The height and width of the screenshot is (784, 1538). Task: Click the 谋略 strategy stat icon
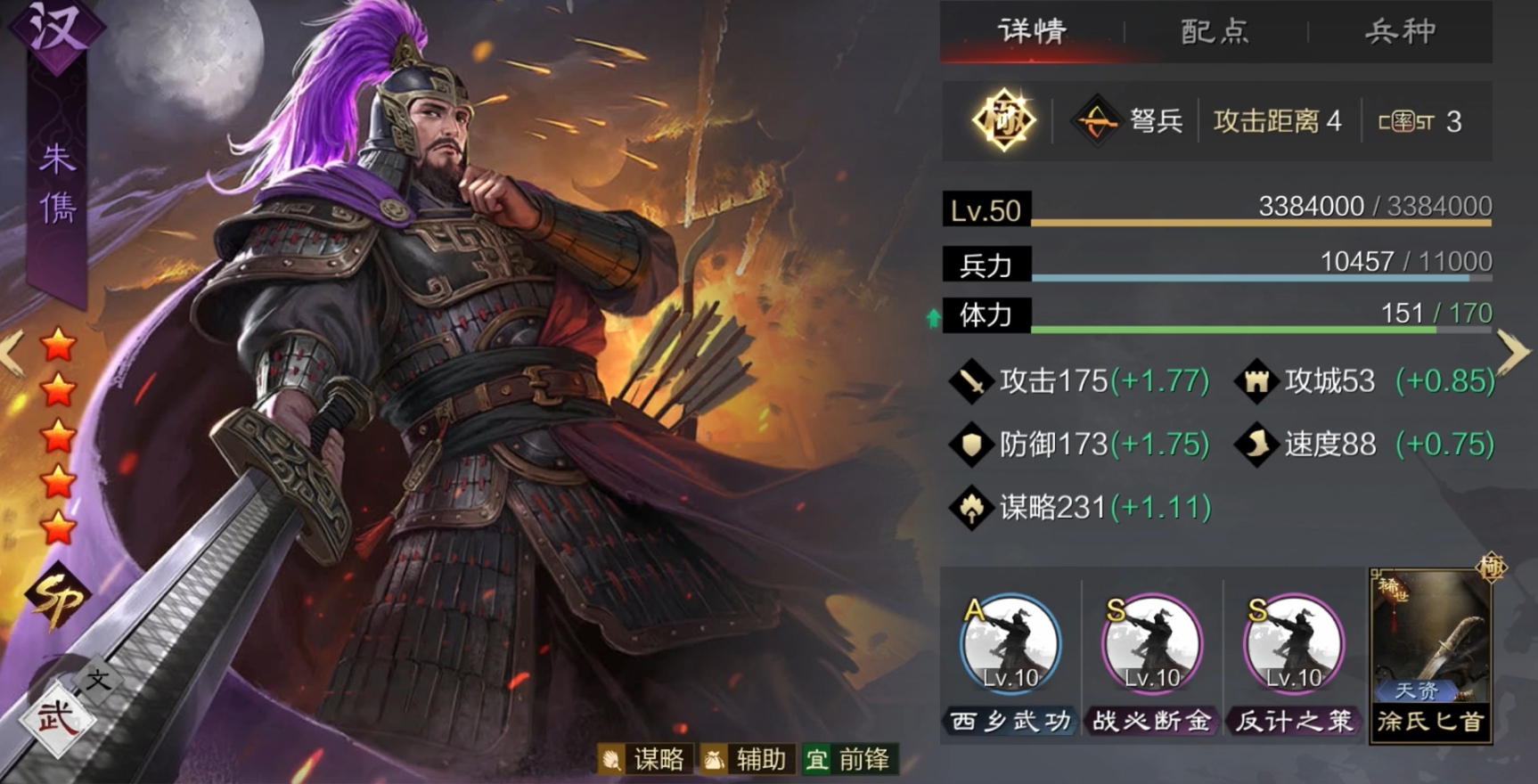[x=974, y=505]
